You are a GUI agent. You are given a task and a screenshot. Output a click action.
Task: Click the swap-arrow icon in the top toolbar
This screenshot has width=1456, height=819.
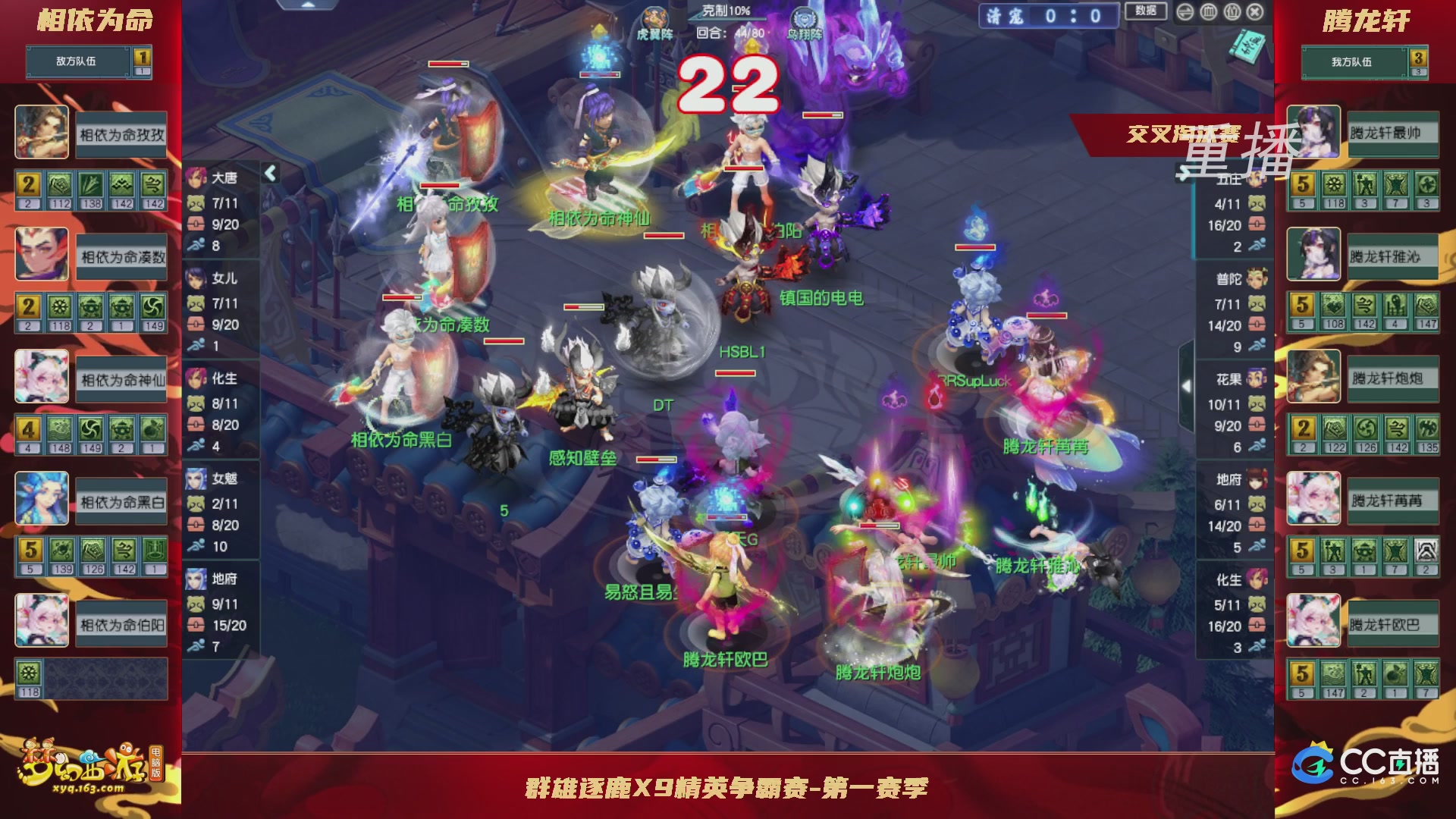(1185, 12)
